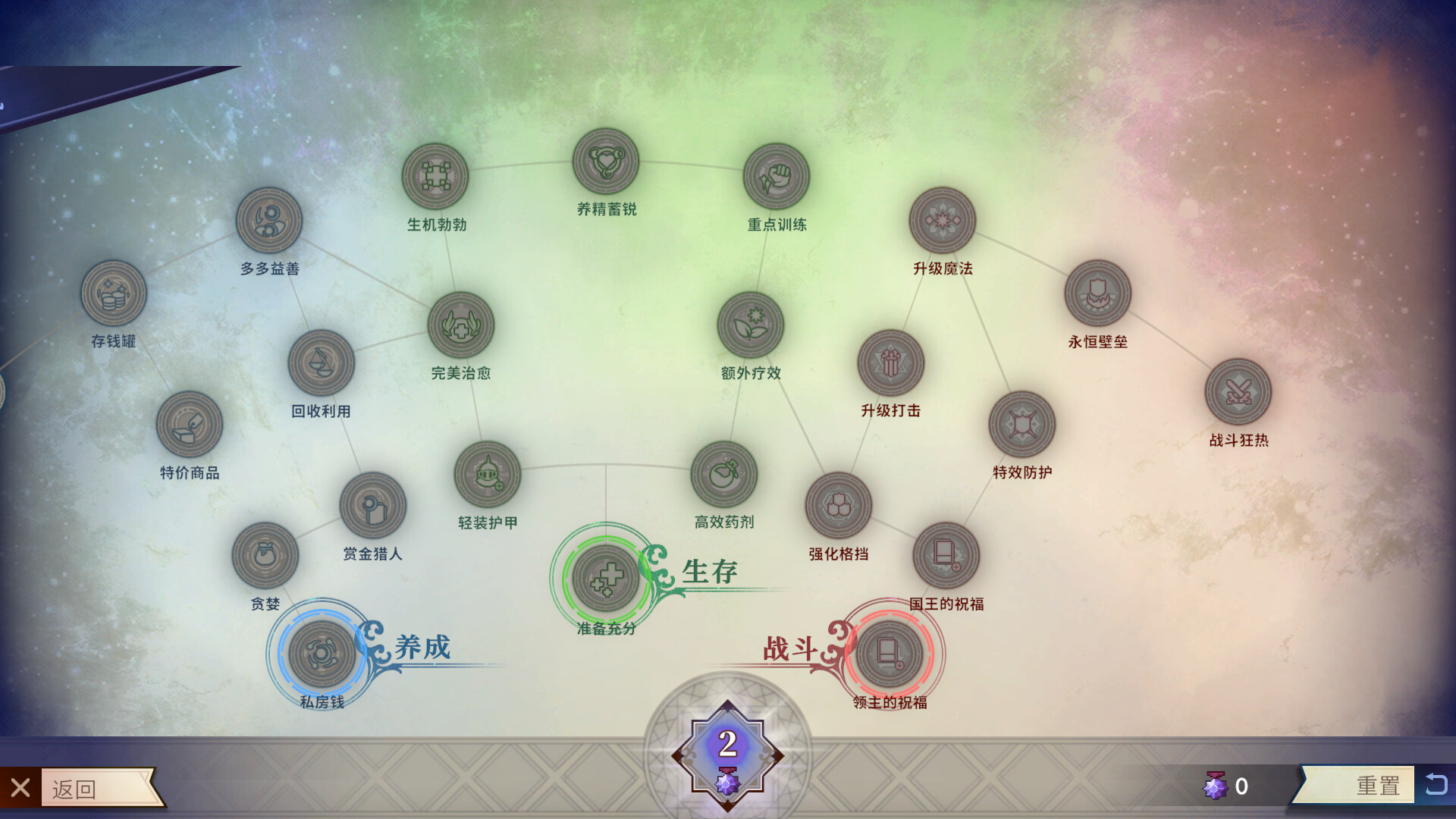Pick the 特效防护 skill node

(x=1022, y=424)
